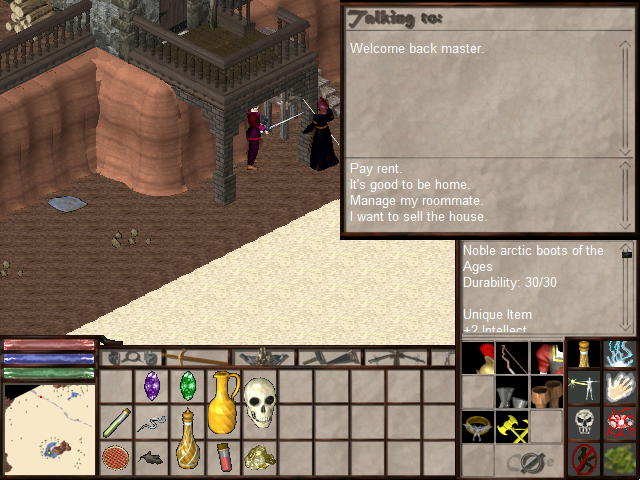Choose "I want to sell the house."

pyautogui.click(x=418, y=217)
